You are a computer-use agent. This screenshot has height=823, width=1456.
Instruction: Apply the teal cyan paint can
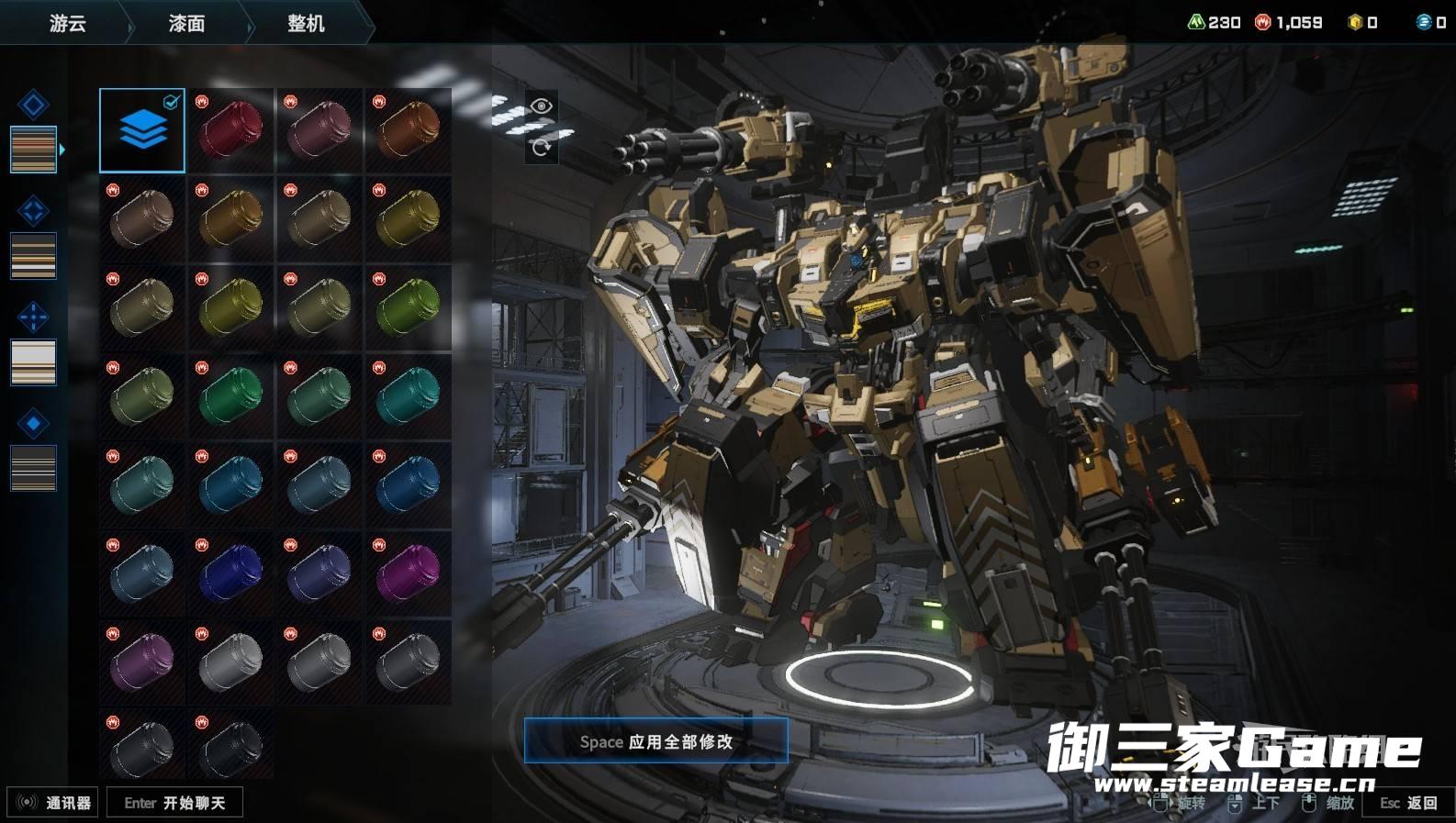409,395
